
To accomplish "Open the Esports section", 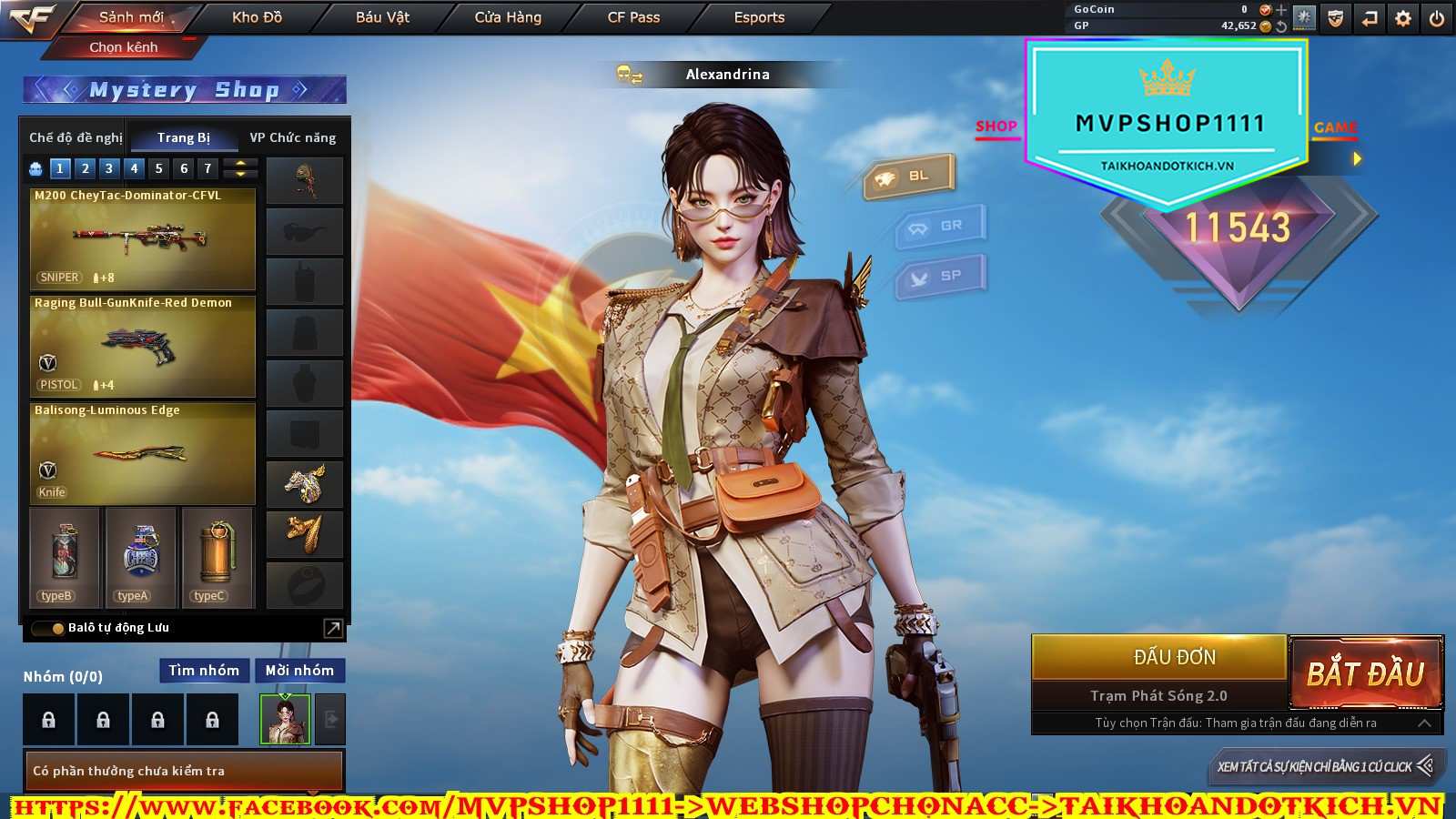I will pyautogui.click(x=759, y=17).
